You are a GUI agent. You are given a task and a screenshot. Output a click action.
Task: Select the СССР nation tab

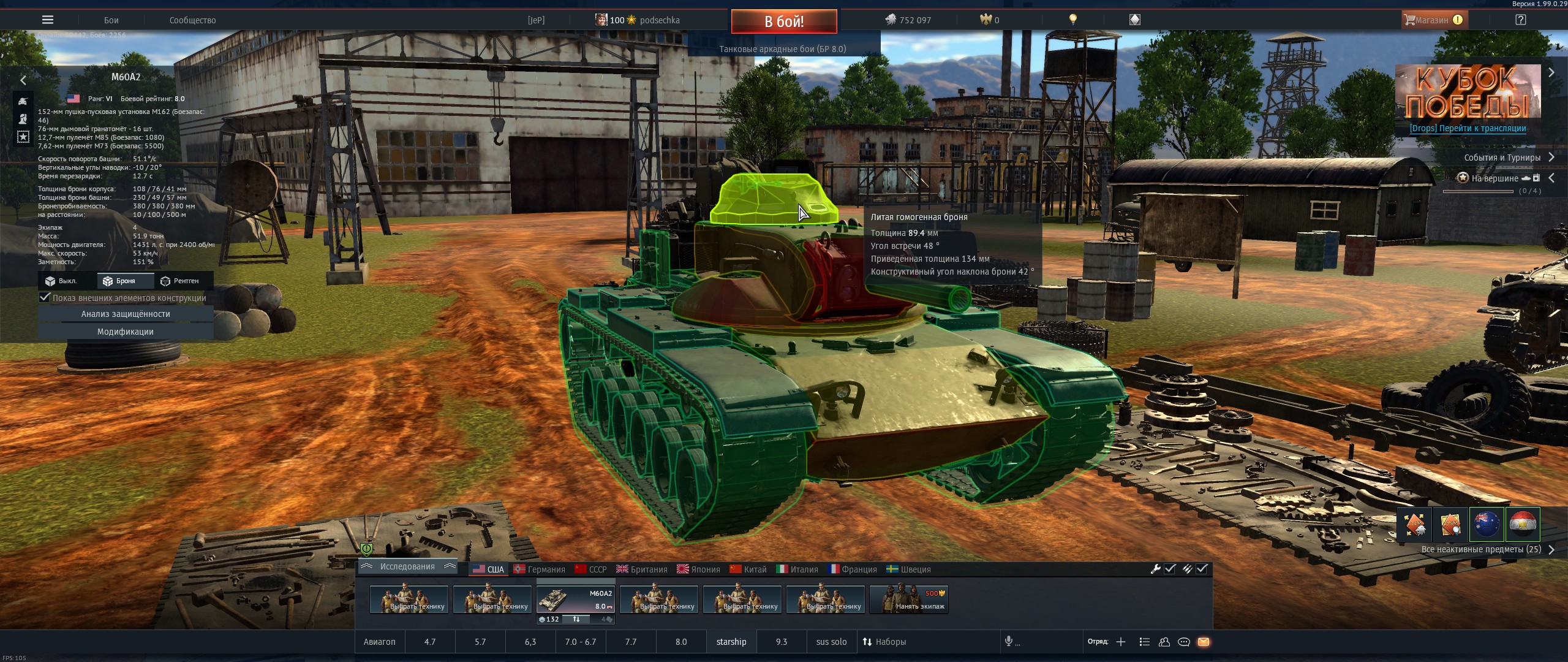(591, 569)
